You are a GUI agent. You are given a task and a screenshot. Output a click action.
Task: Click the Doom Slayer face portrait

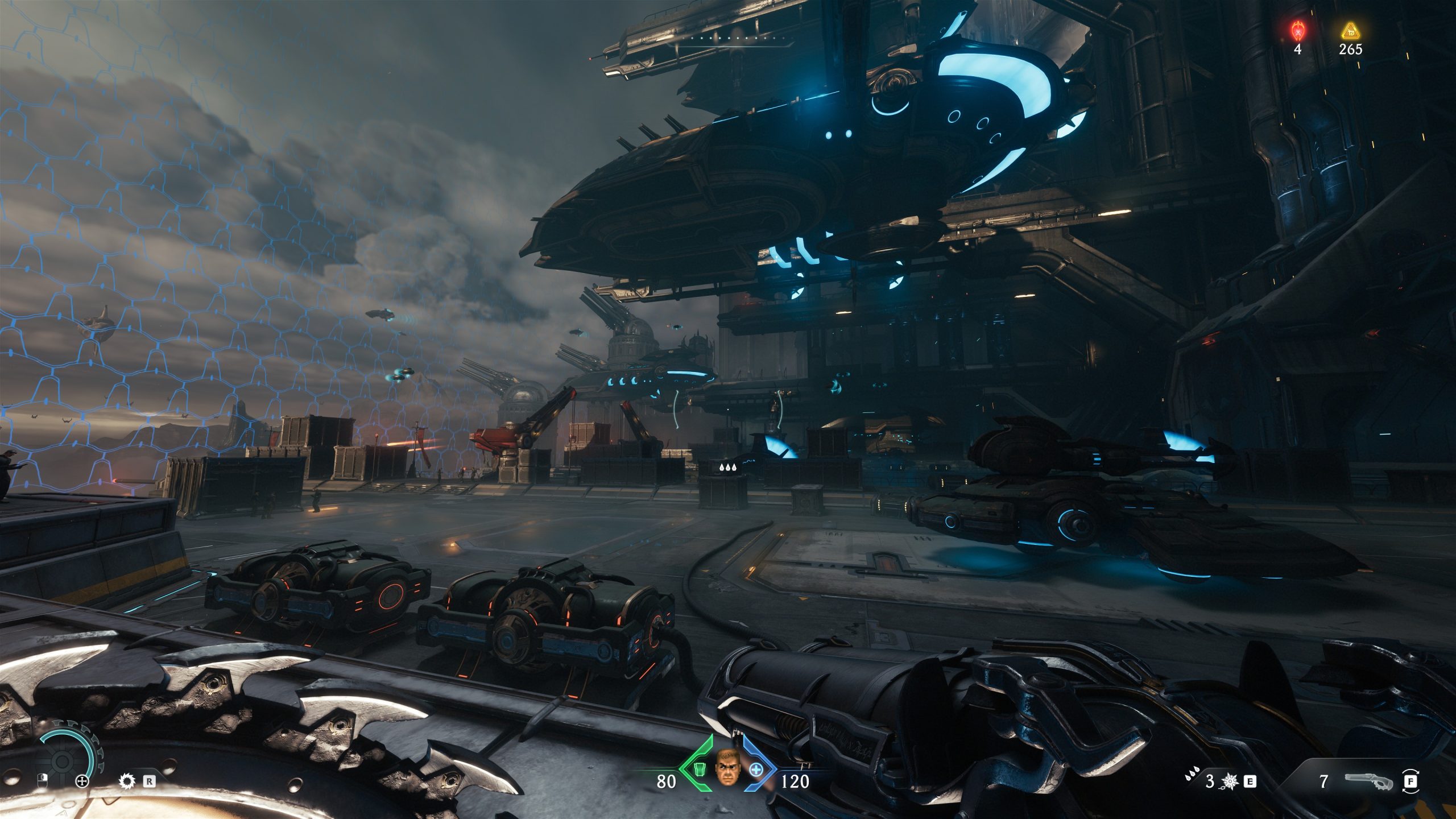727,767
